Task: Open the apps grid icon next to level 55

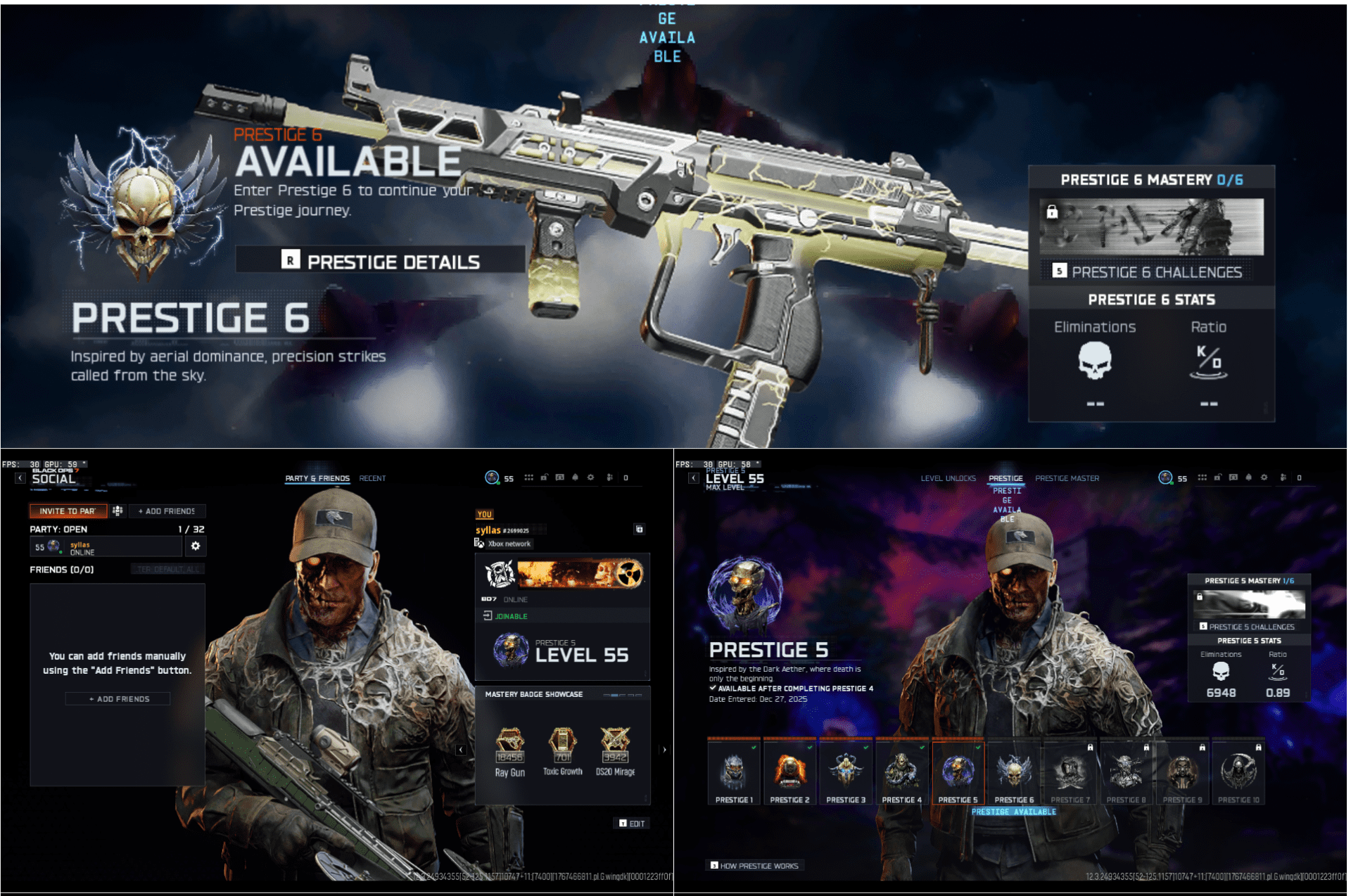Action: coord(528,478)
